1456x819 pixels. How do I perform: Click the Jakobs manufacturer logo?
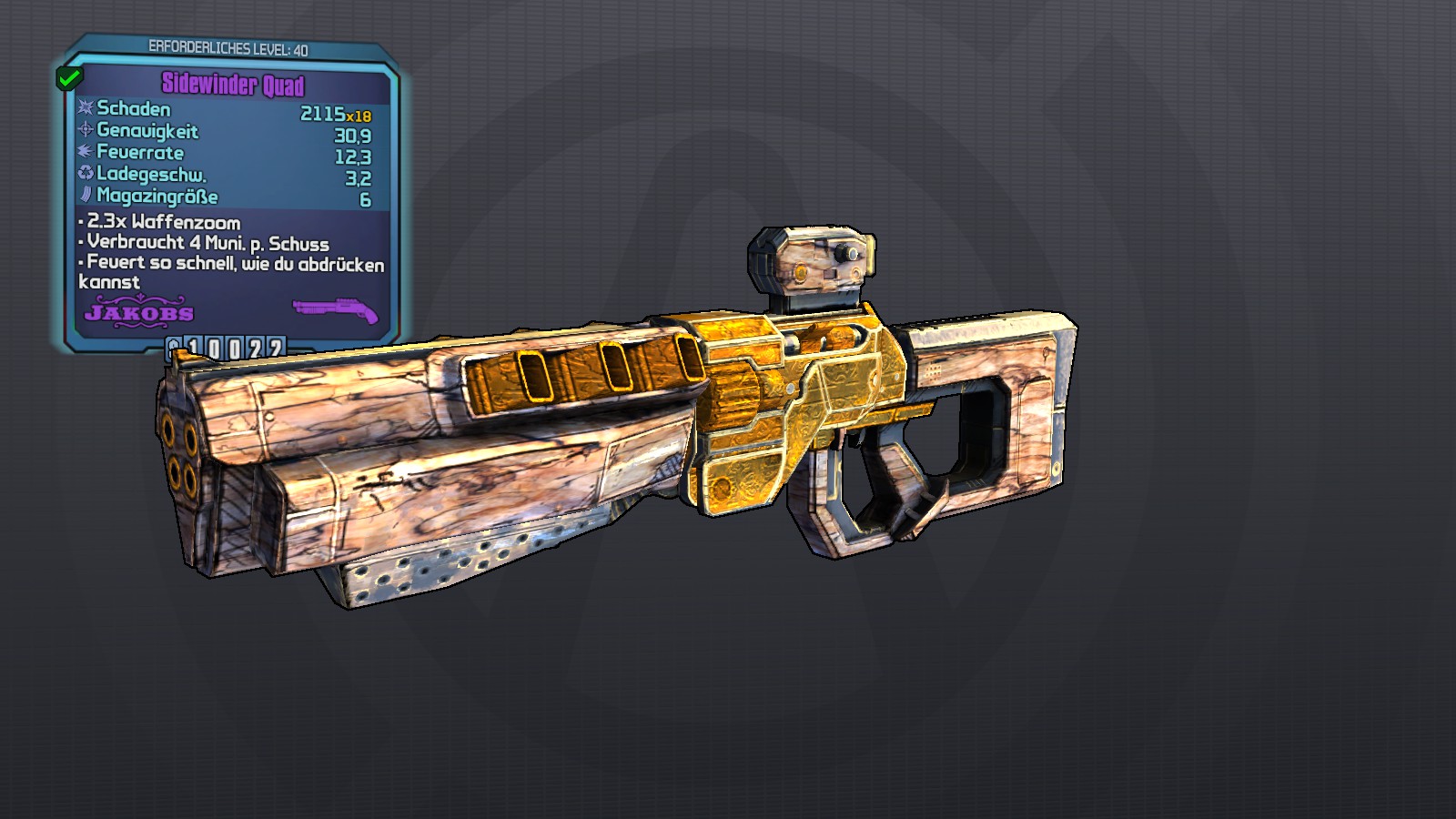click(138, 313)
